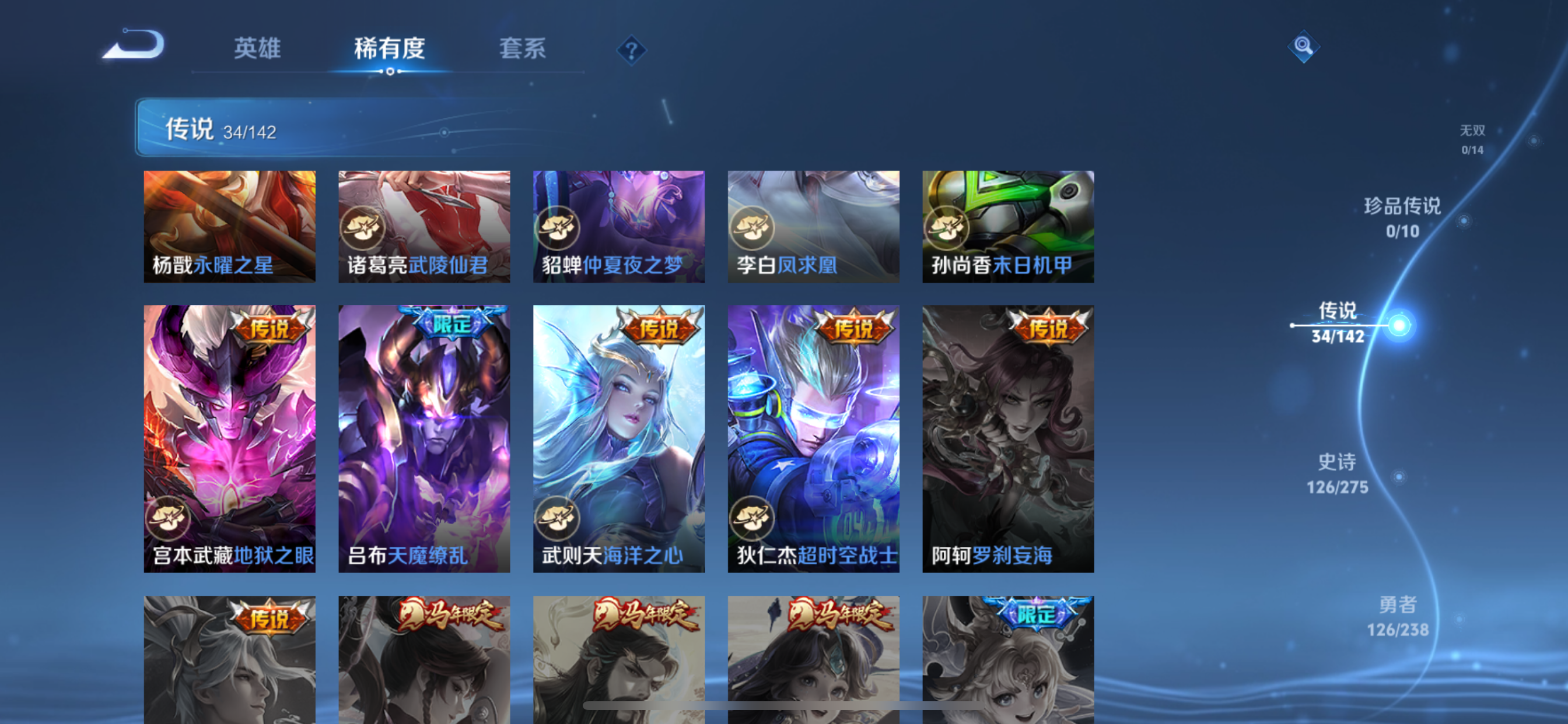Select the 稀有度 tab
Image resolution: width=1568 pixels, height=724 pixels.
tap(389, 48)
